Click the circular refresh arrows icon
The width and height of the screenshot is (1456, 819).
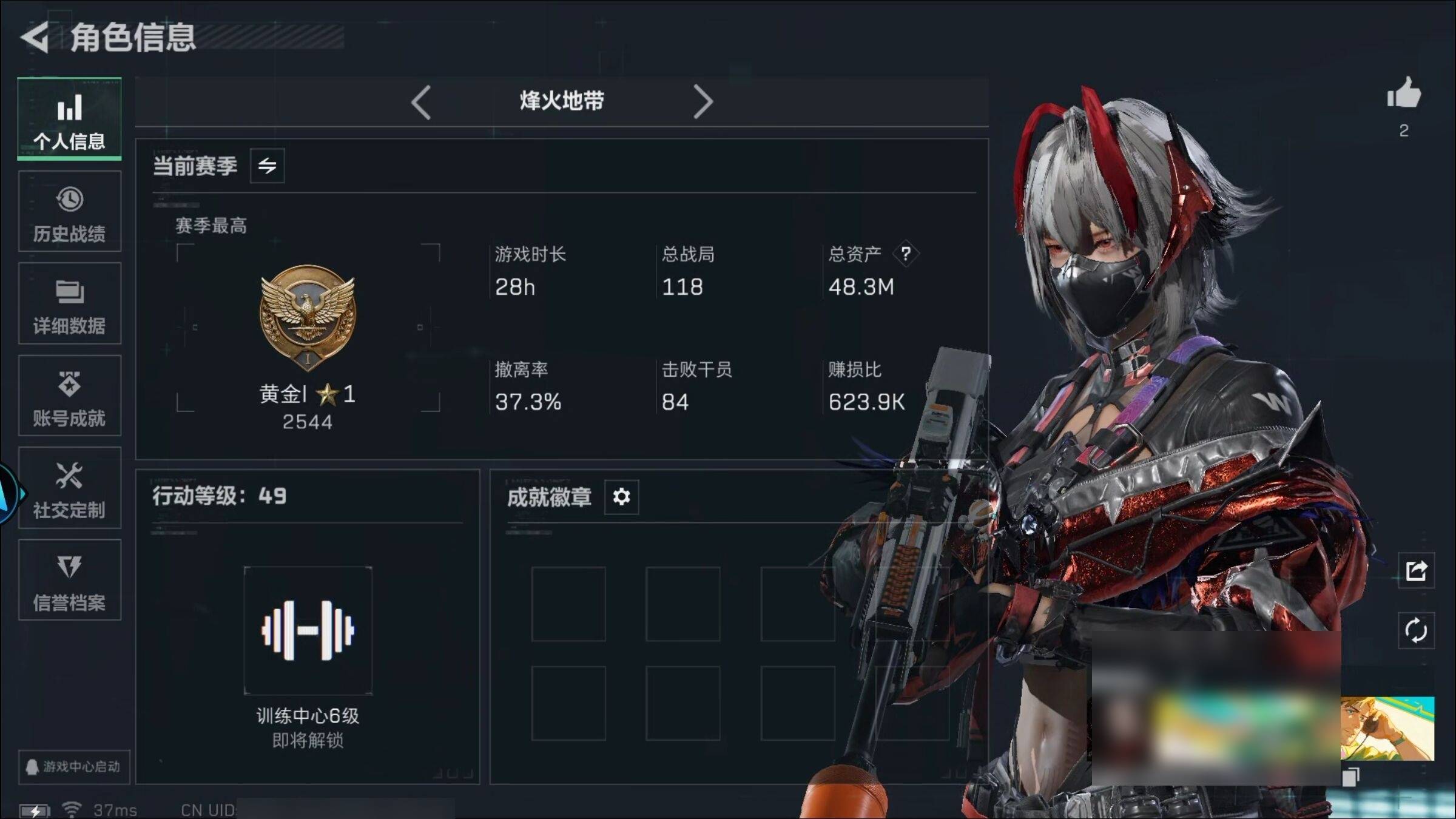coord(1416,630)
